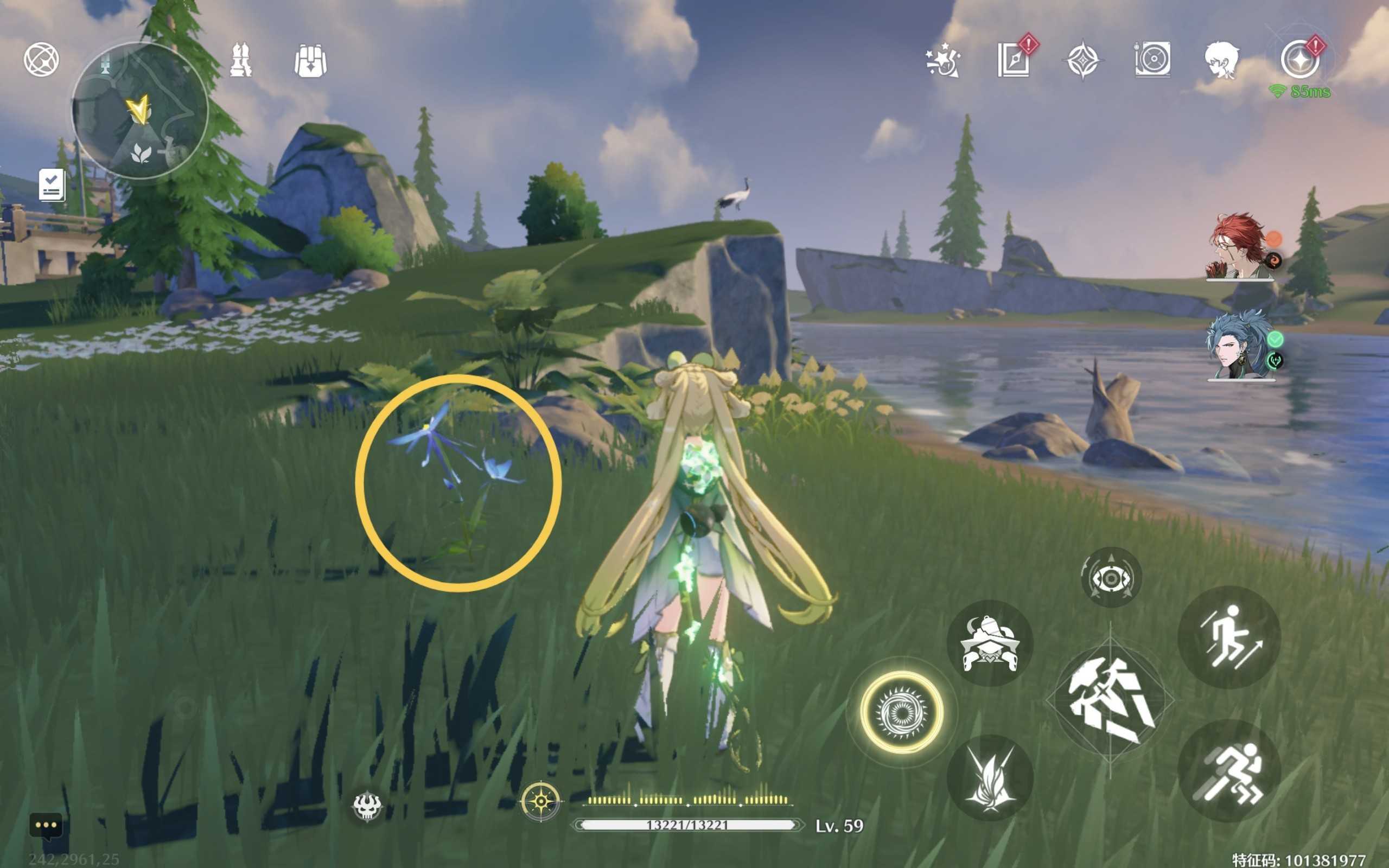Viewport: 1389px width, 868px height.
Task: Tap the climbing figure jump button
Action: pyautogui.click(x=1229, y=637)
